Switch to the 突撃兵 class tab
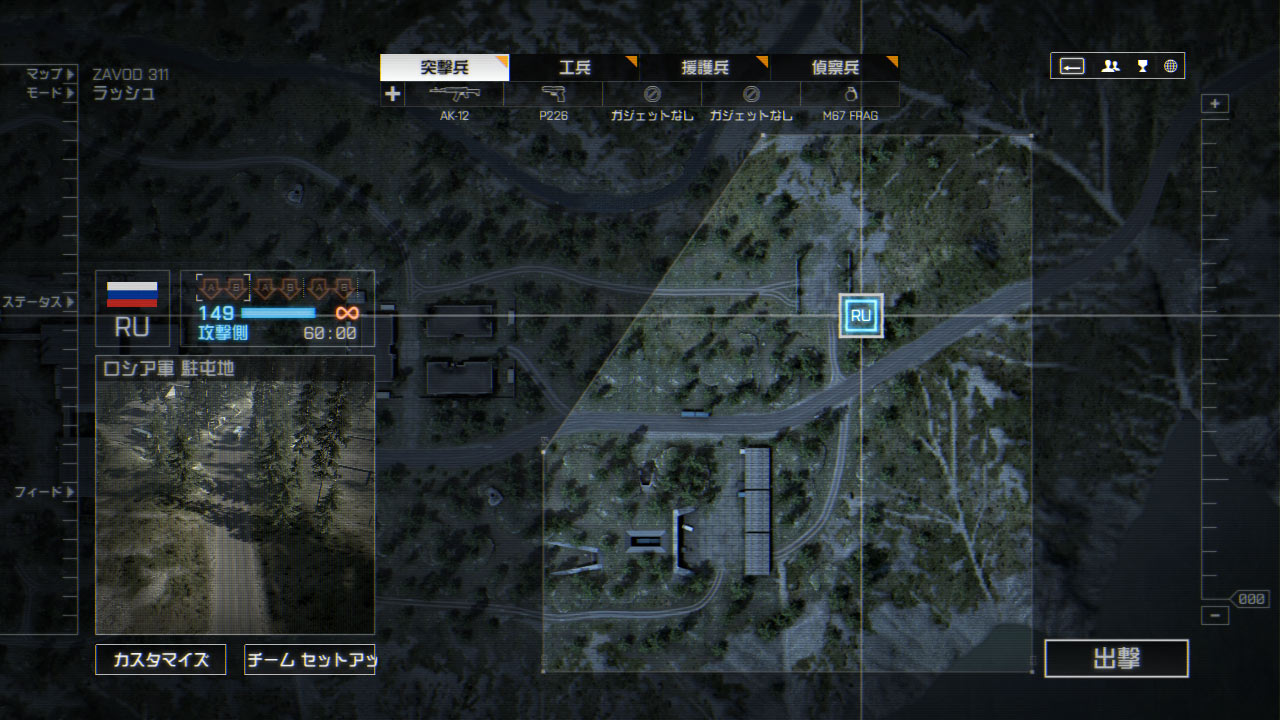This screenshot has width=1280, height=720. coord(445,68)
